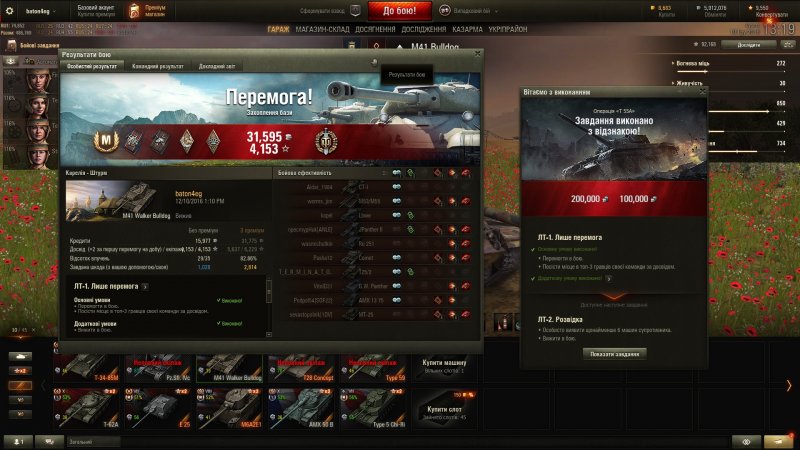This screenshot has height=450, width=800.
Task: Select the T-34-85M tank in carousel
Action: point(86,372)
